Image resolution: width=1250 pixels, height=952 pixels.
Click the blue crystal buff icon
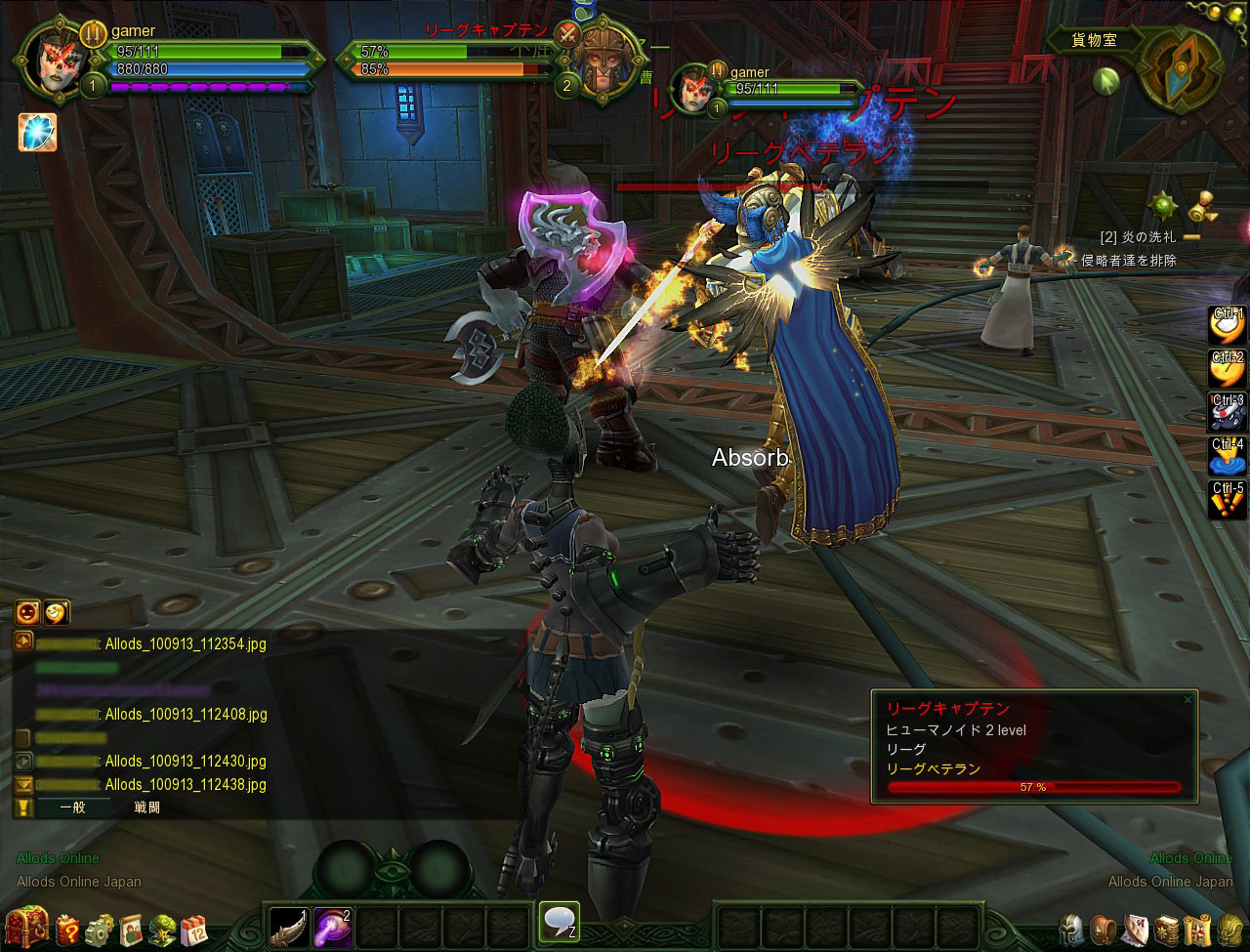pos(37,132)
